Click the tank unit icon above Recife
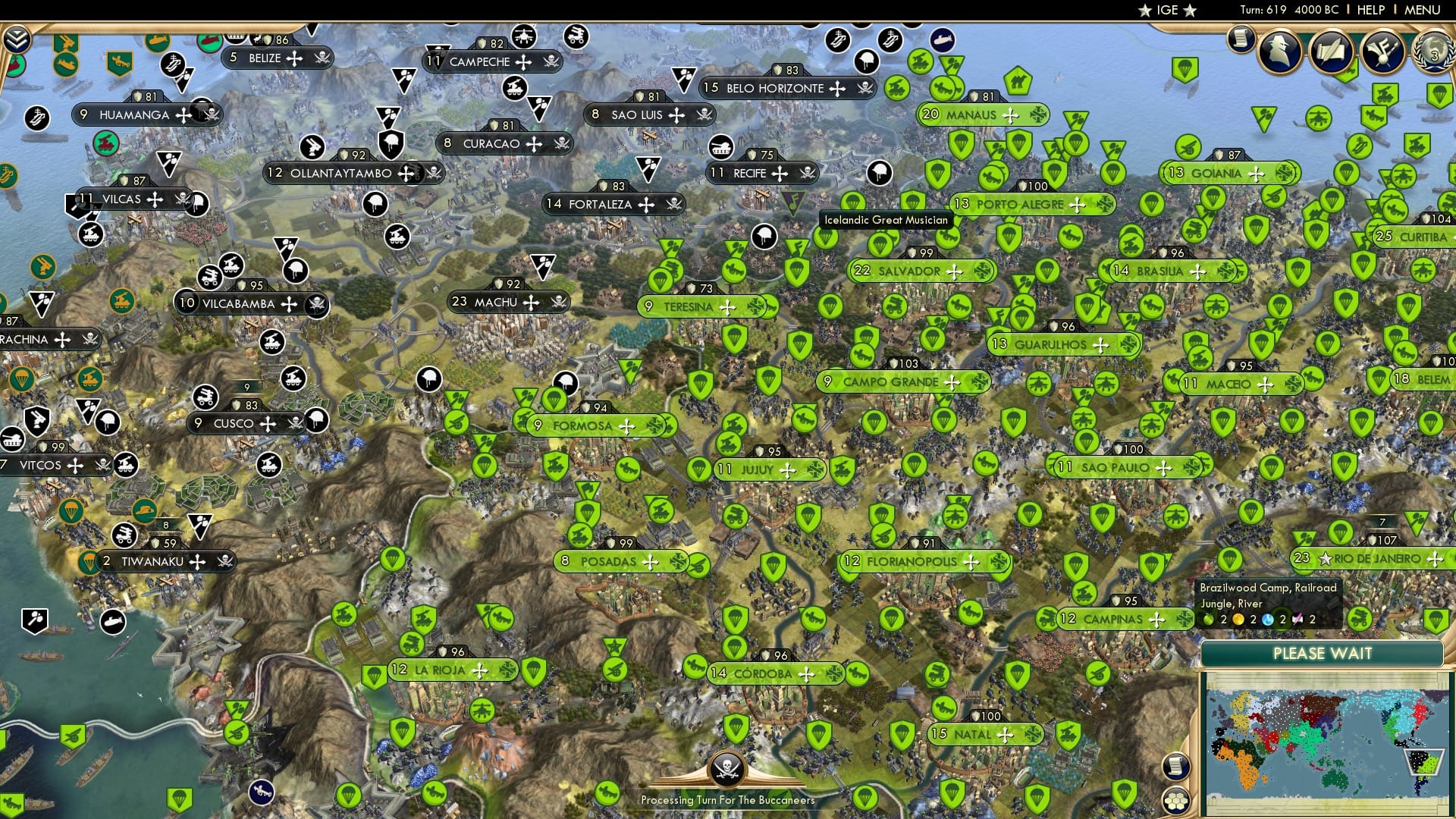 tap(720, 149)
